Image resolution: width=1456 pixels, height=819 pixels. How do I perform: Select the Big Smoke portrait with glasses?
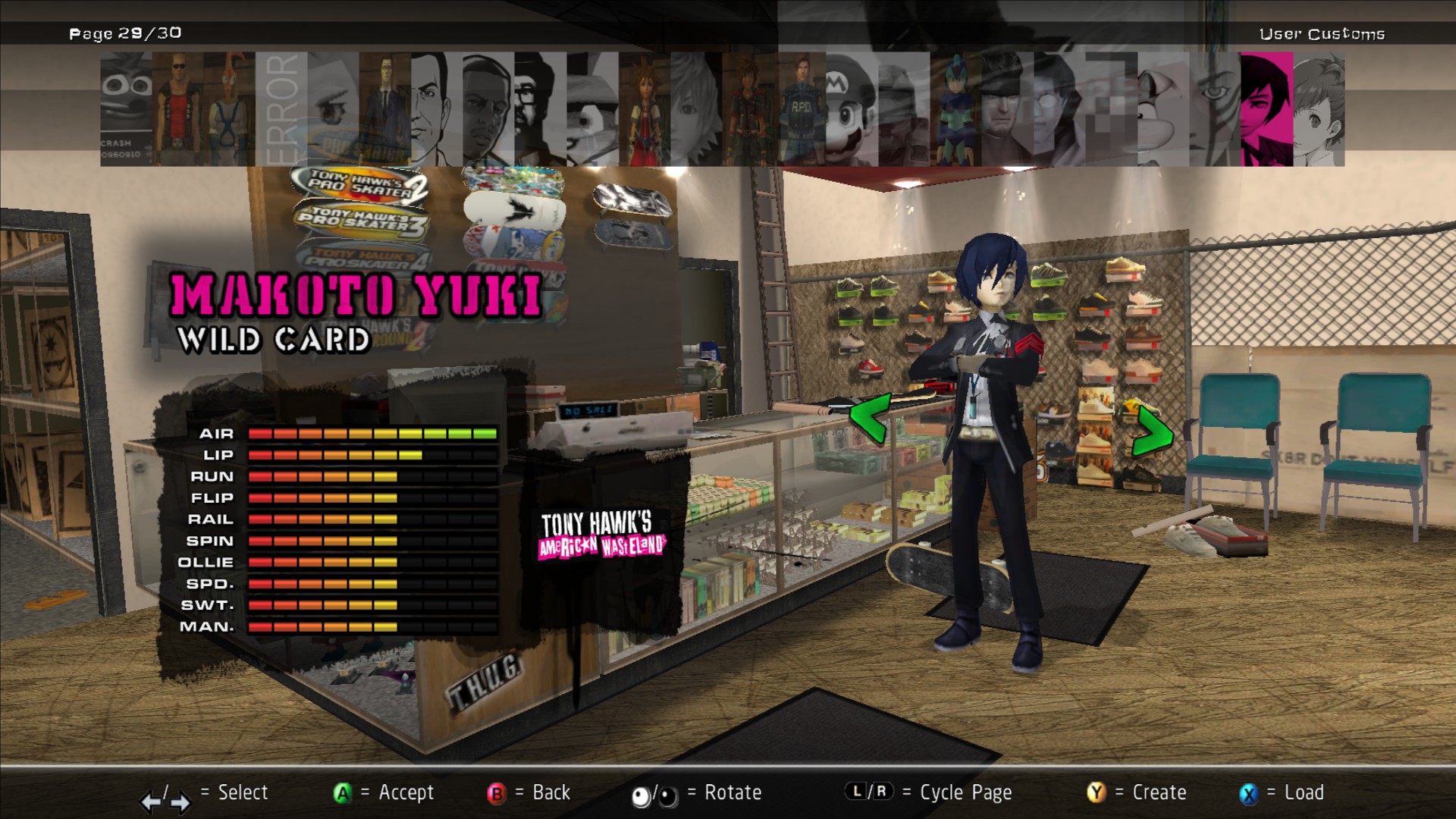pyautogui.click(x=540, y=109)
